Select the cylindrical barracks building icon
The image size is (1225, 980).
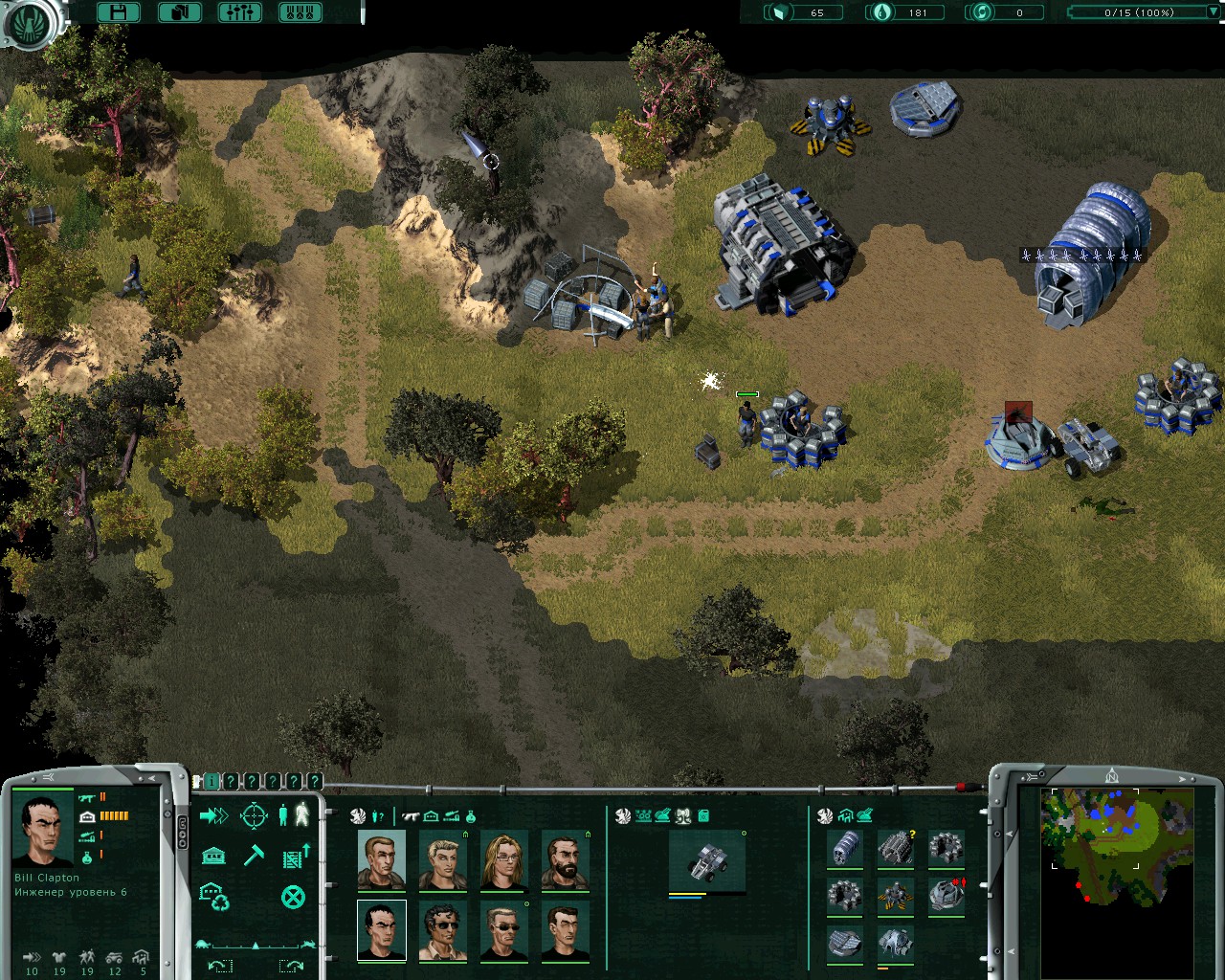click(x=846, y=848)
